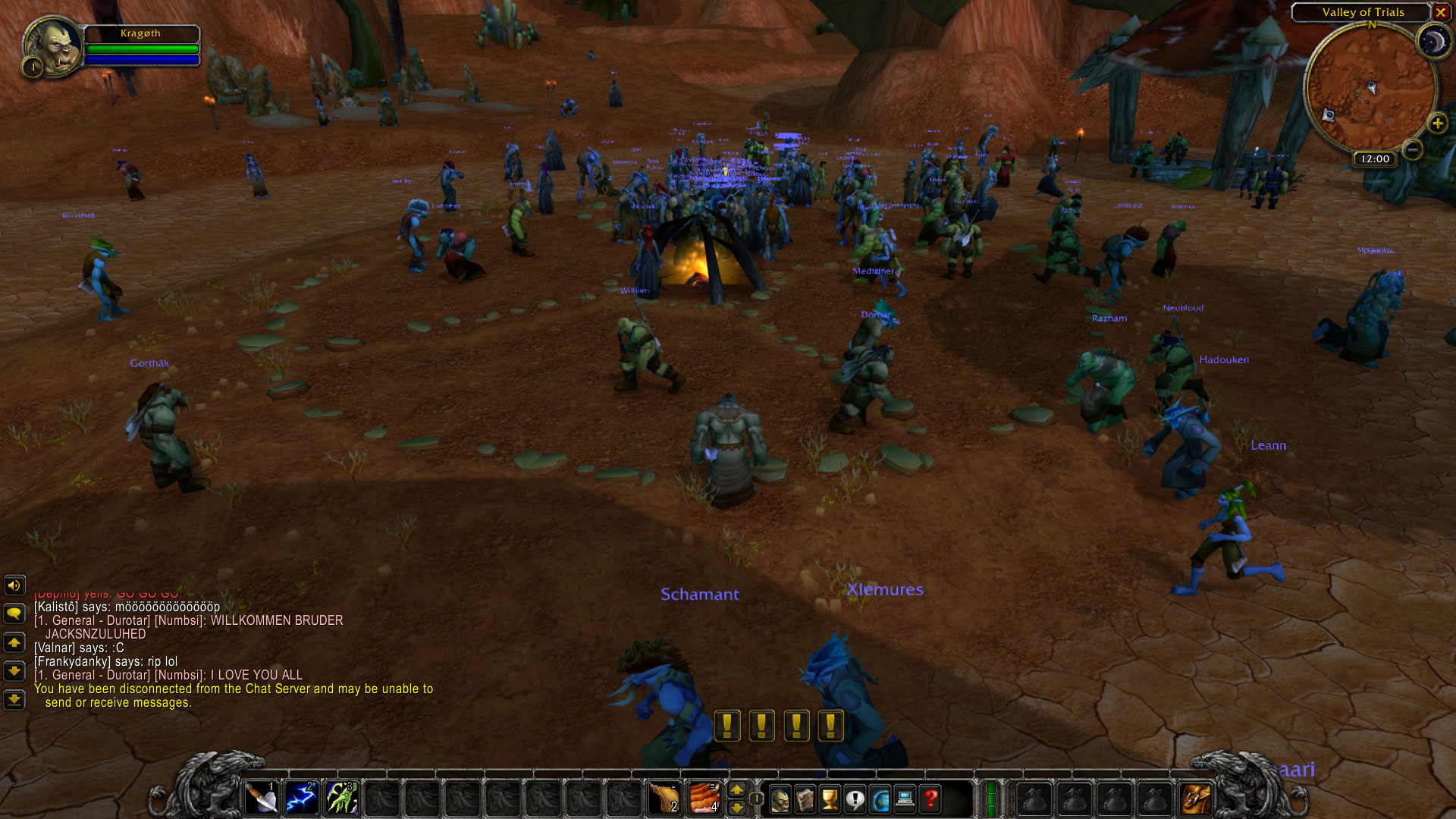Open the main menu computer icon

[x=905, y=799]
